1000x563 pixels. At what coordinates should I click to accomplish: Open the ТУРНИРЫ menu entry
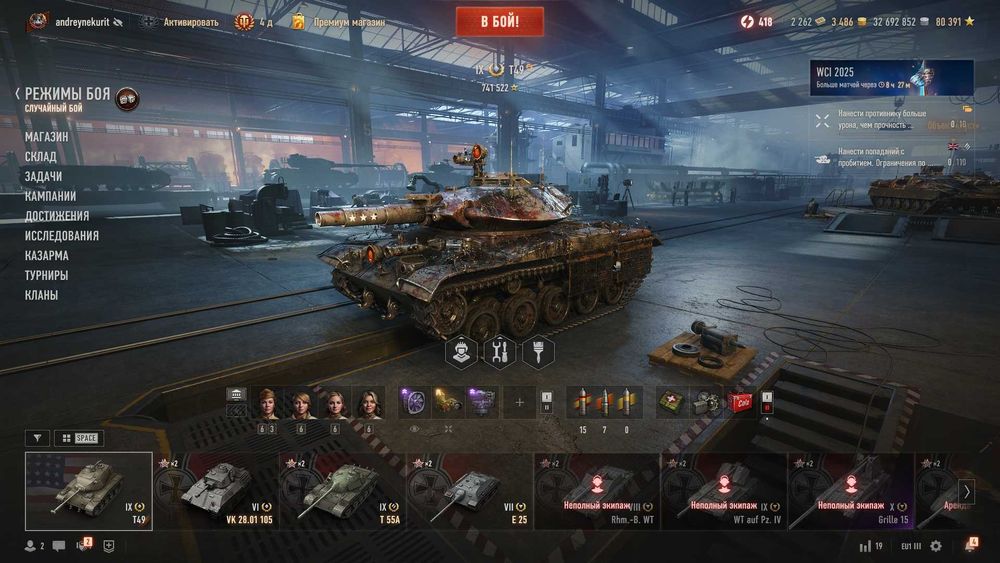click(x=47, y=275)
